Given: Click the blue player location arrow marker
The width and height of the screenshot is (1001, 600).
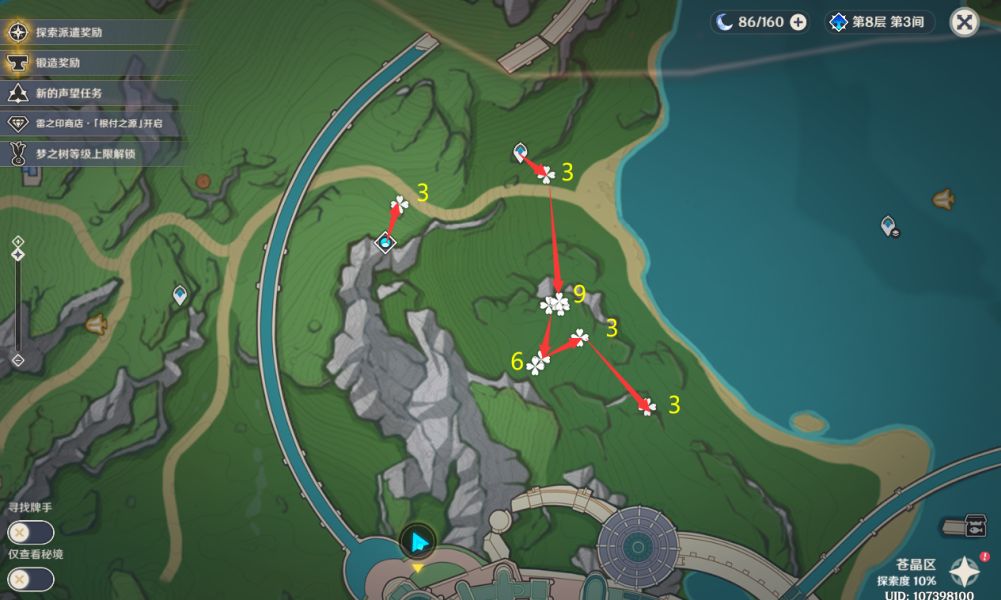Looking at the screenshot, I should (417, 543).
